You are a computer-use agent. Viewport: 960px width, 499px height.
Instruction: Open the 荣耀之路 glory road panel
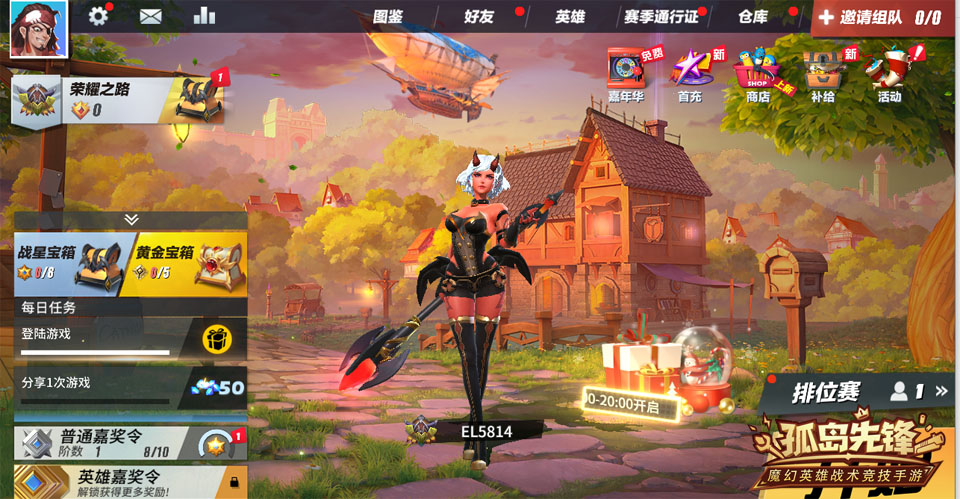(x=120, y=98)
